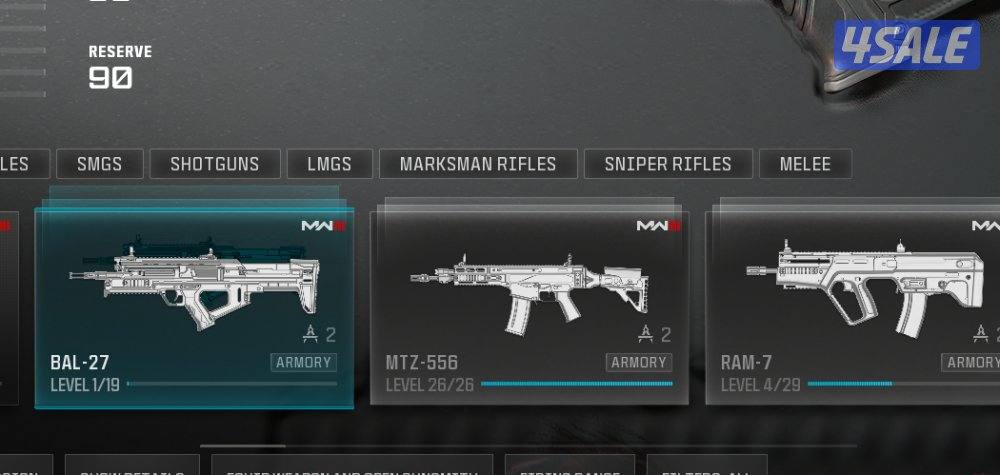Show the LMGS weapon list
The image size is (1000, 475).
tap(330, 164)
